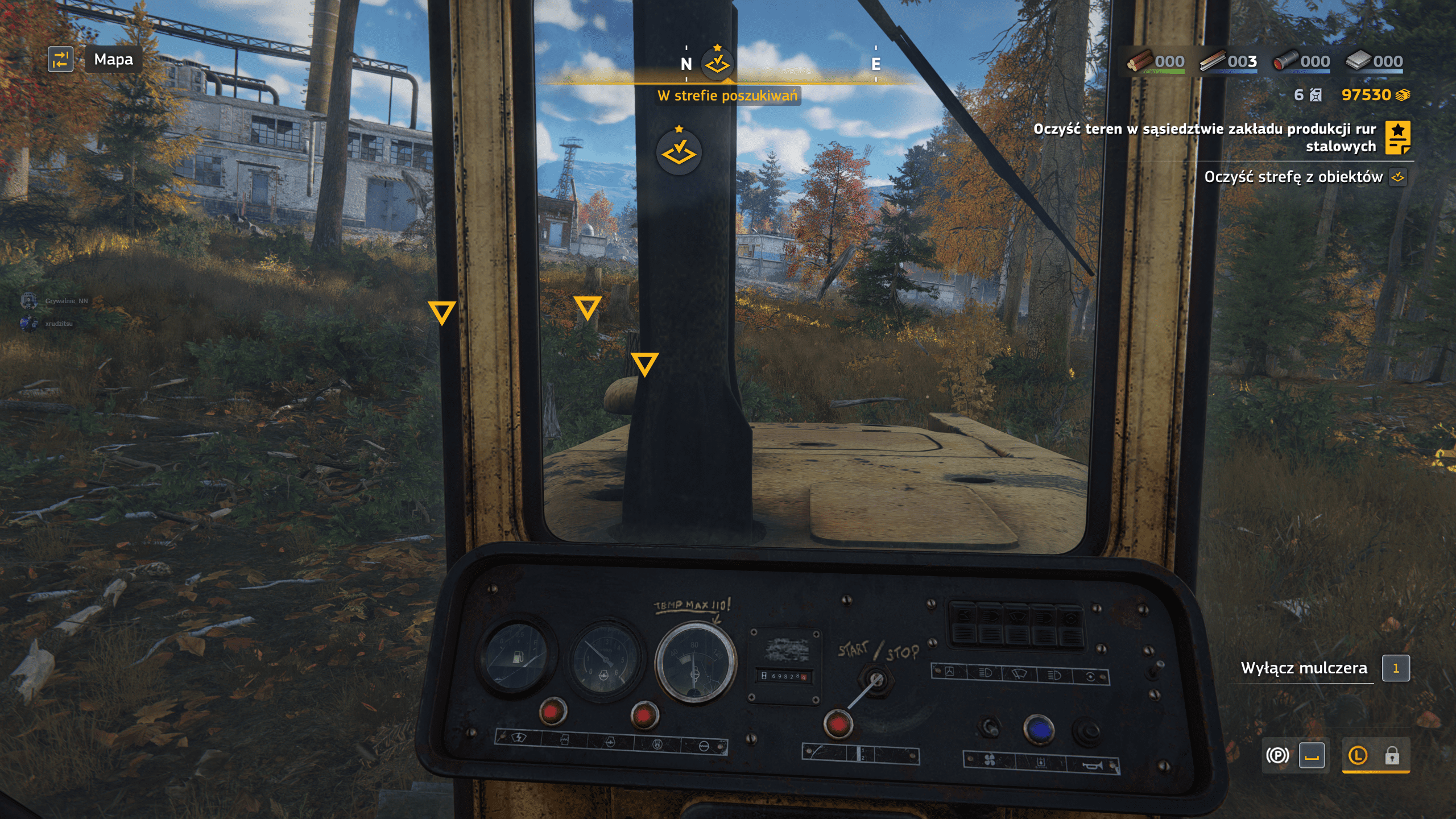Image resolution: width=1456 pixels, height=819 pixels.
Task: Click the floating zone objective waypoint marker
Action: (679, 152)
